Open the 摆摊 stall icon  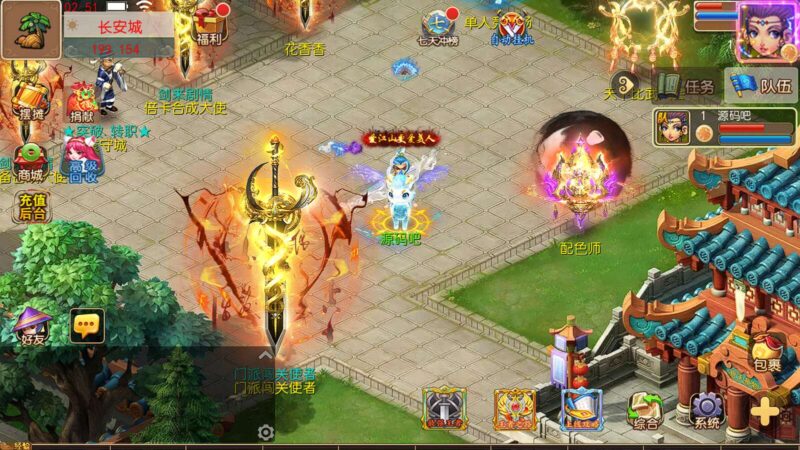pyautogui.click(x=28, y=96)
